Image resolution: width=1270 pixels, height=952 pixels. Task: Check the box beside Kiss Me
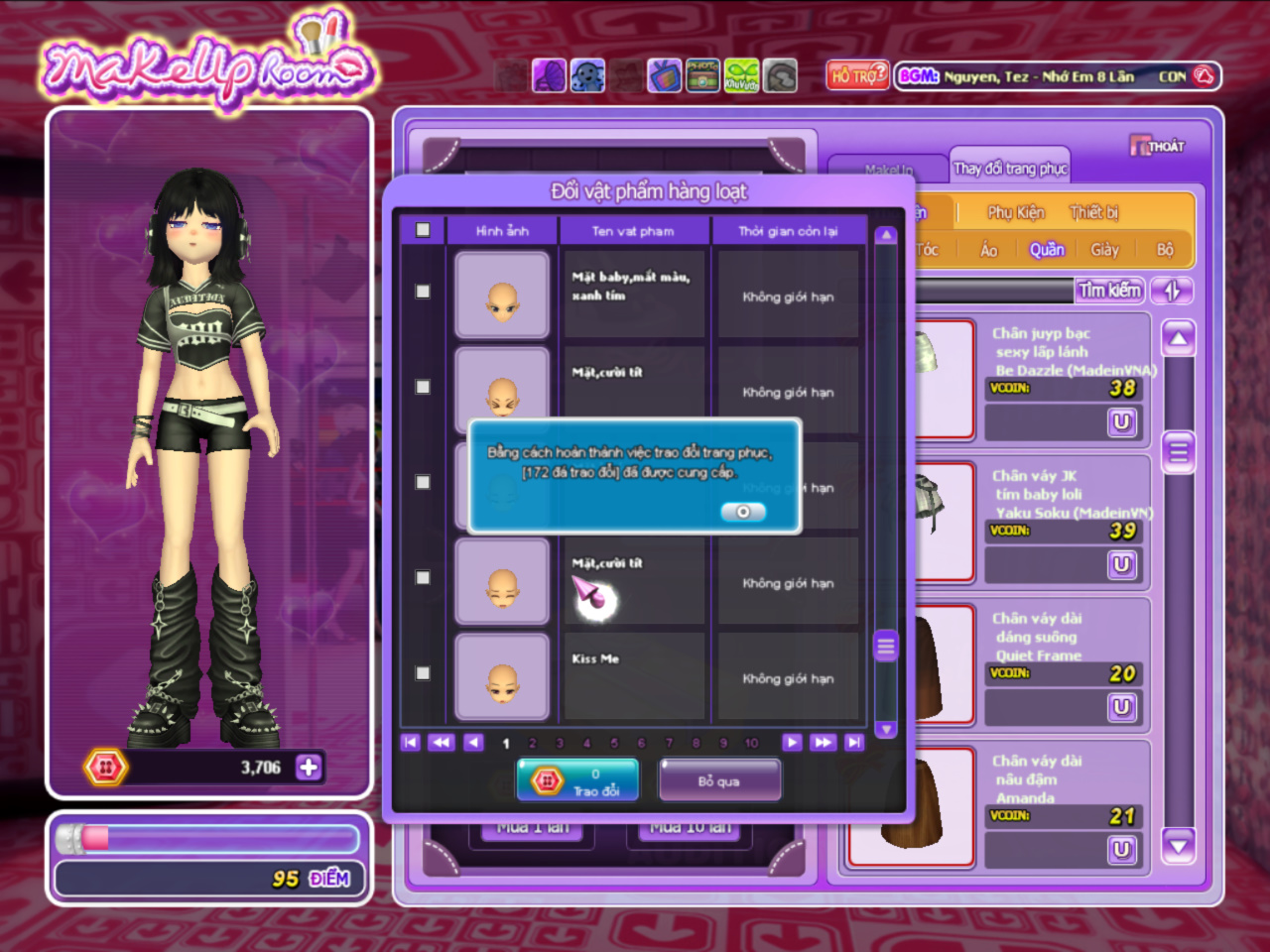(x=423, y=673)
